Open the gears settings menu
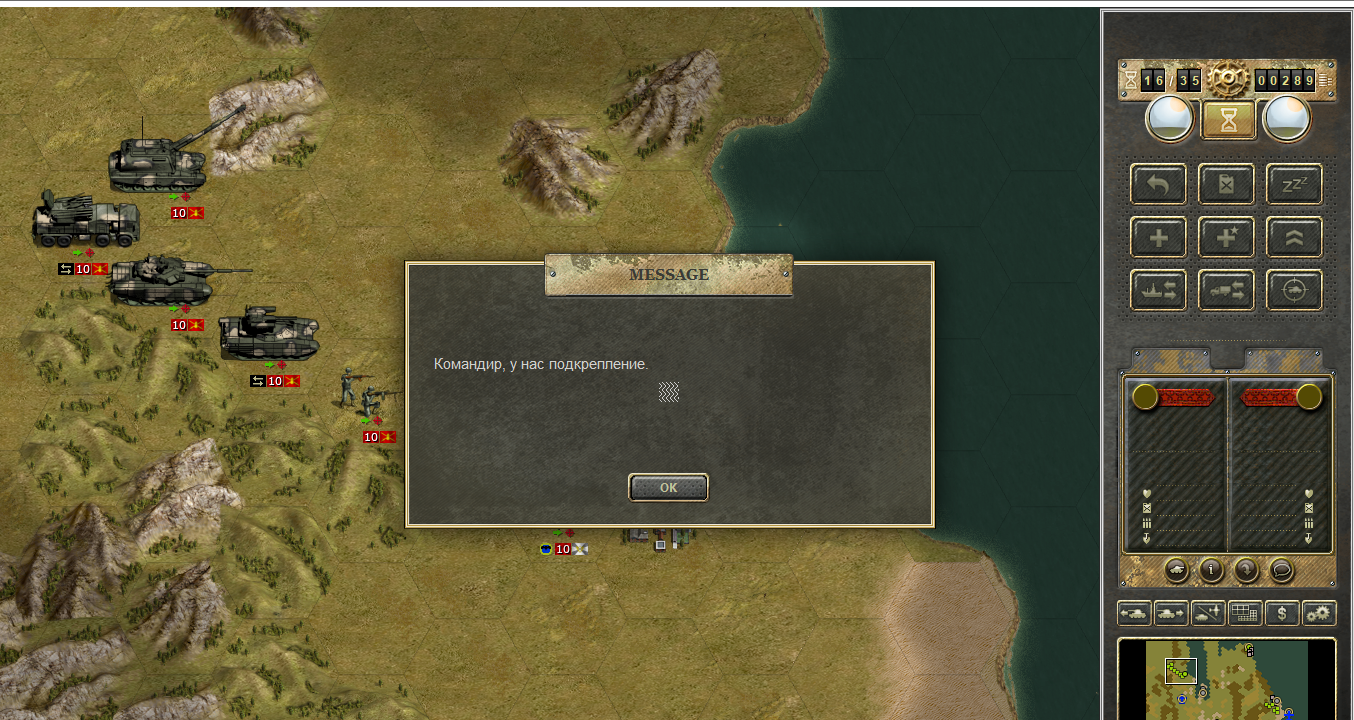Viewport: 1354px width, 720px height. coord(1319,613)
